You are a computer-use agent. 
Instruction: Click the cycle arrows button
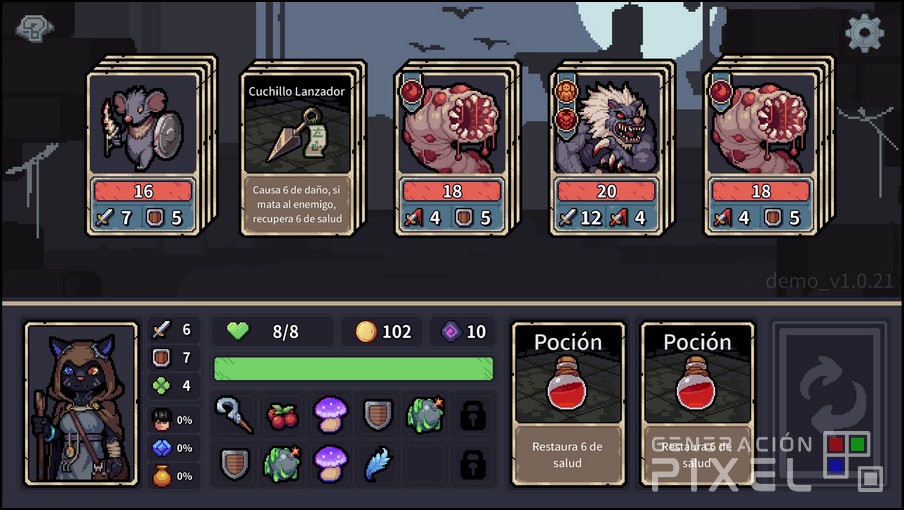click(829, 403)
